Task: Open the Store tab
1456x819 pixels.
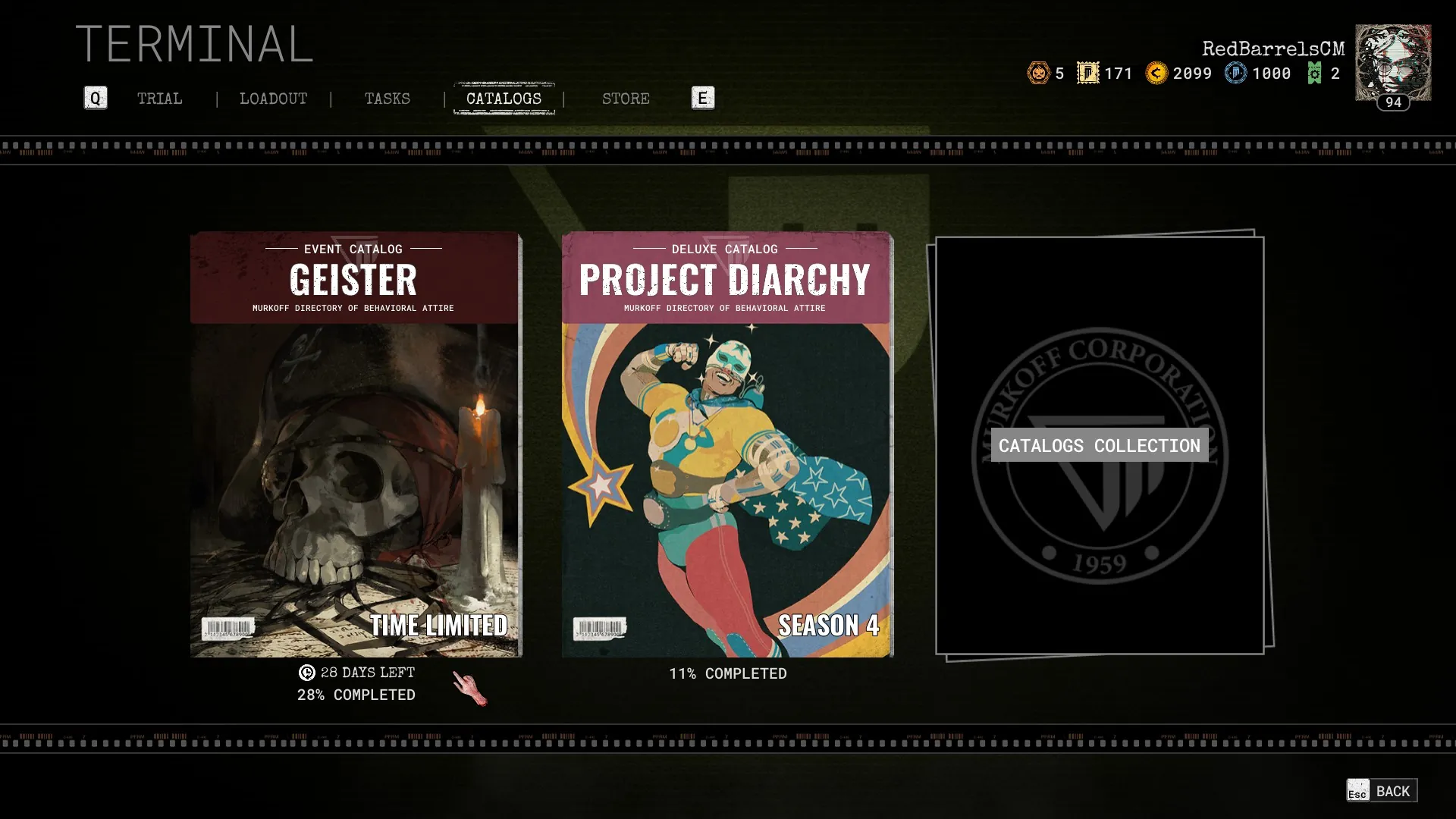Action: pyautogui.click(x=626, y=99)
